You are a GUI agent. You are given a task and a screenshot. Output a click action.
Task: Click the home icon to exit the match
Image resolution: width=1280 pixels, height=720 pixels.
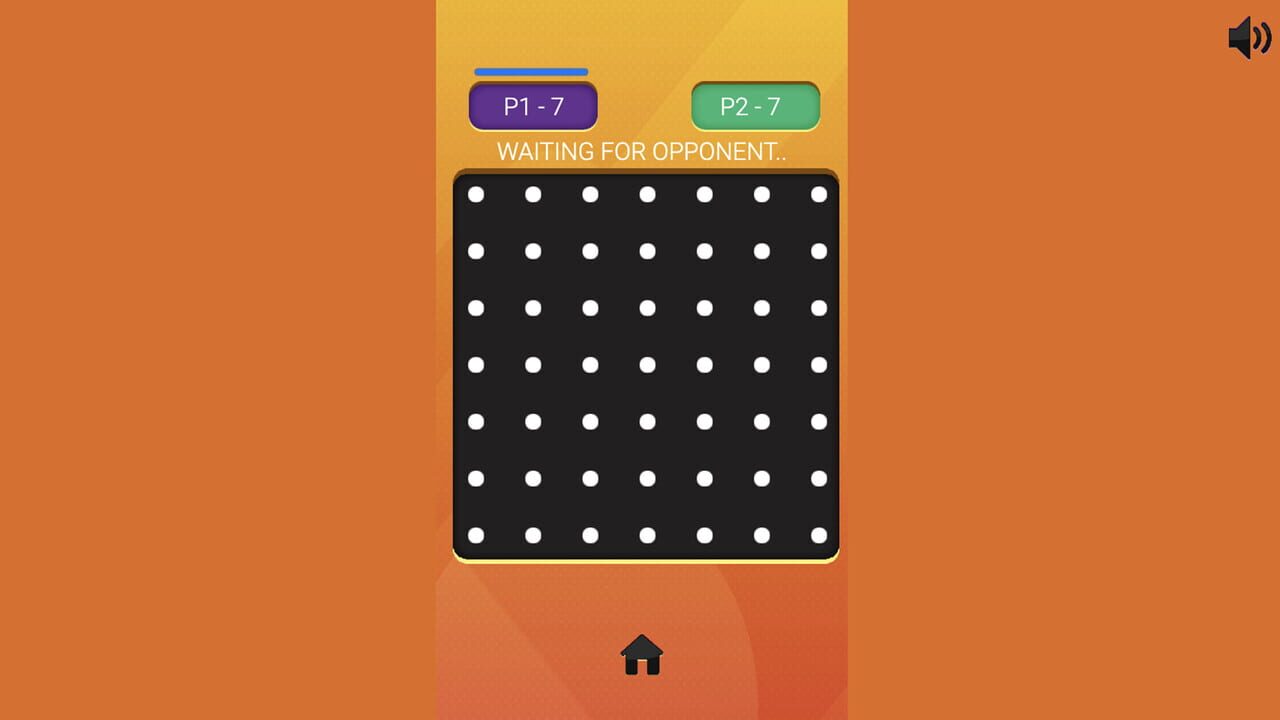click(x=642, y=655)
